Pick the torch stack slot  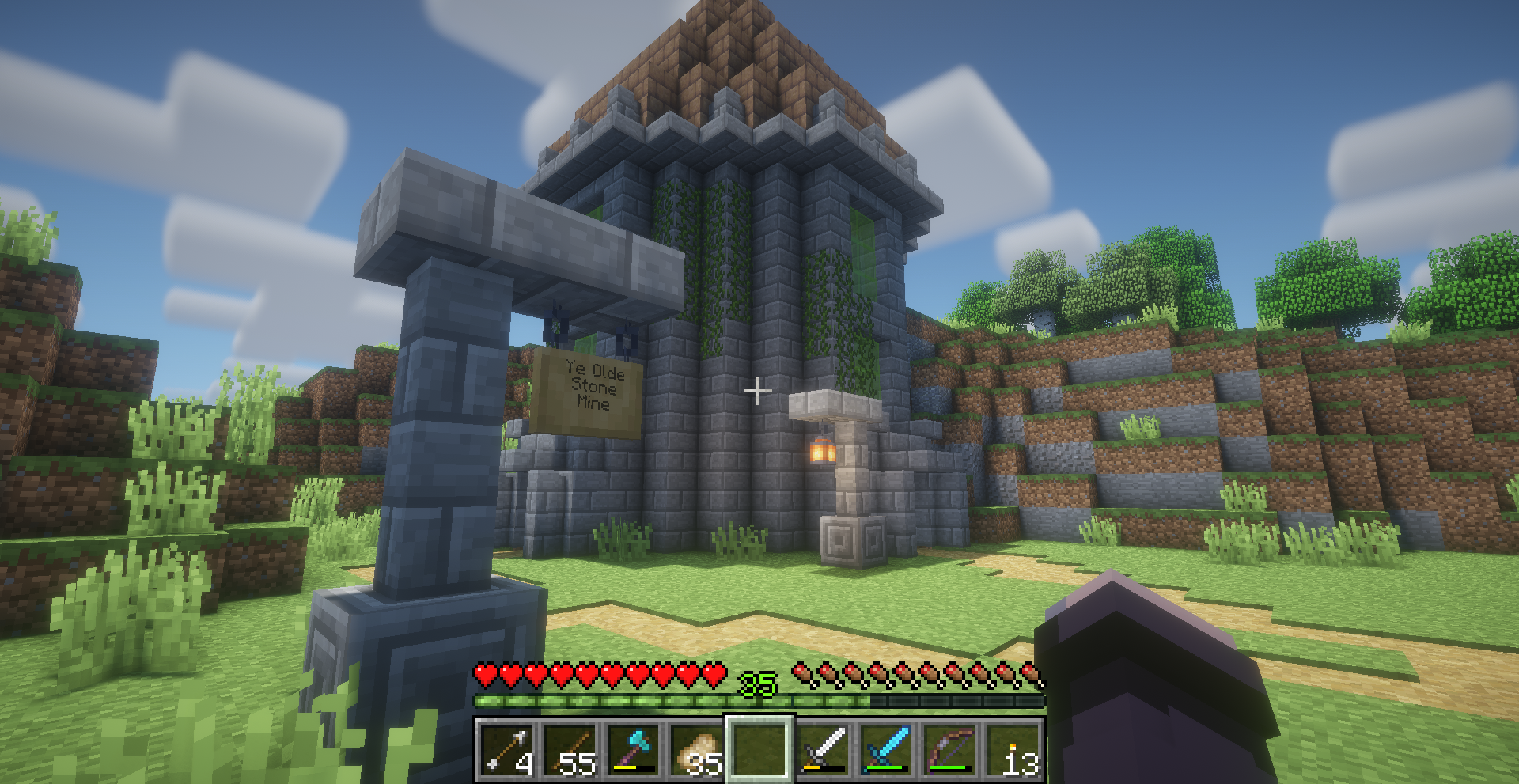pos(1013,748)
